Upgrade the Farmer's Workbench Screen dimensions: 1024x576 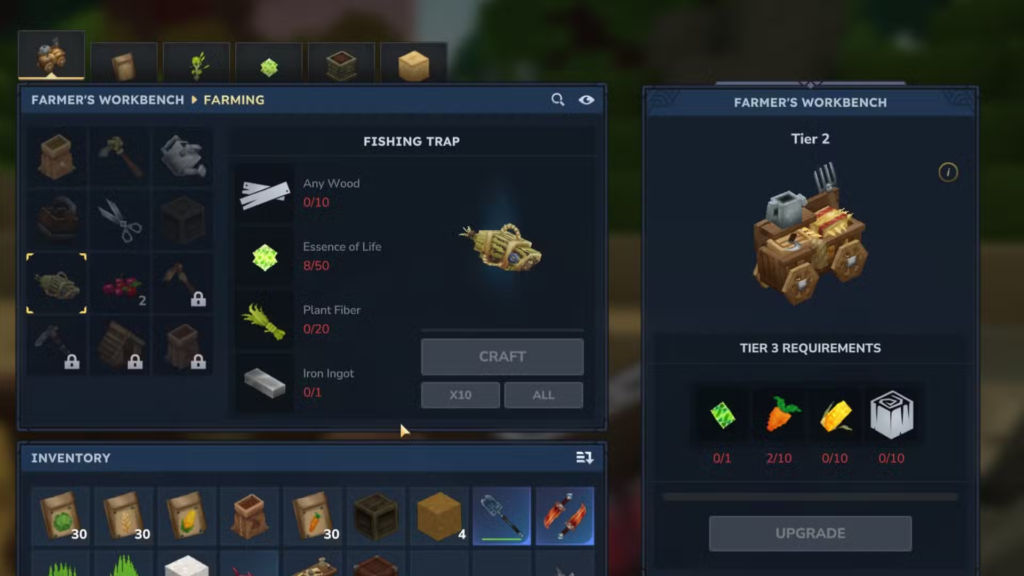point(810,533)
